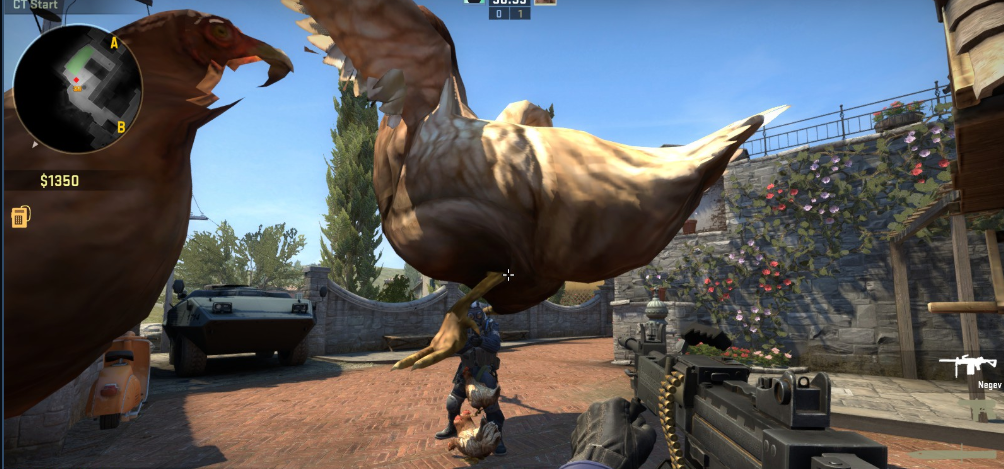The image size is (1004, 469).
Task: Click the teal-framed player avatar beside the timer
Action: tap(474, 2)
